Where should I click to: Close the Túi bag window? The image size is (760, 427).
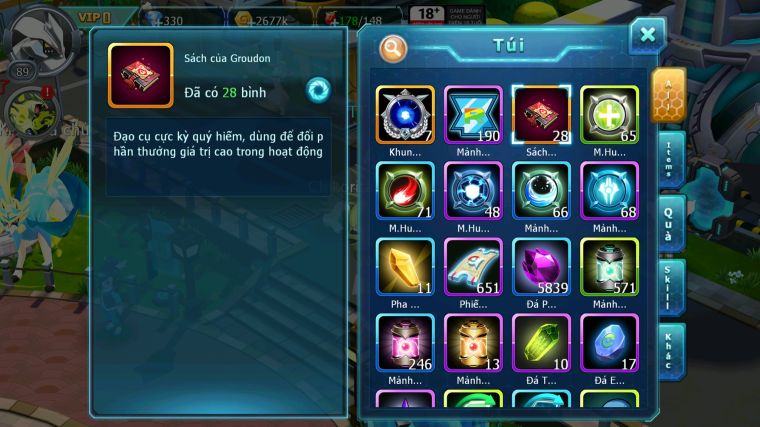647,35
